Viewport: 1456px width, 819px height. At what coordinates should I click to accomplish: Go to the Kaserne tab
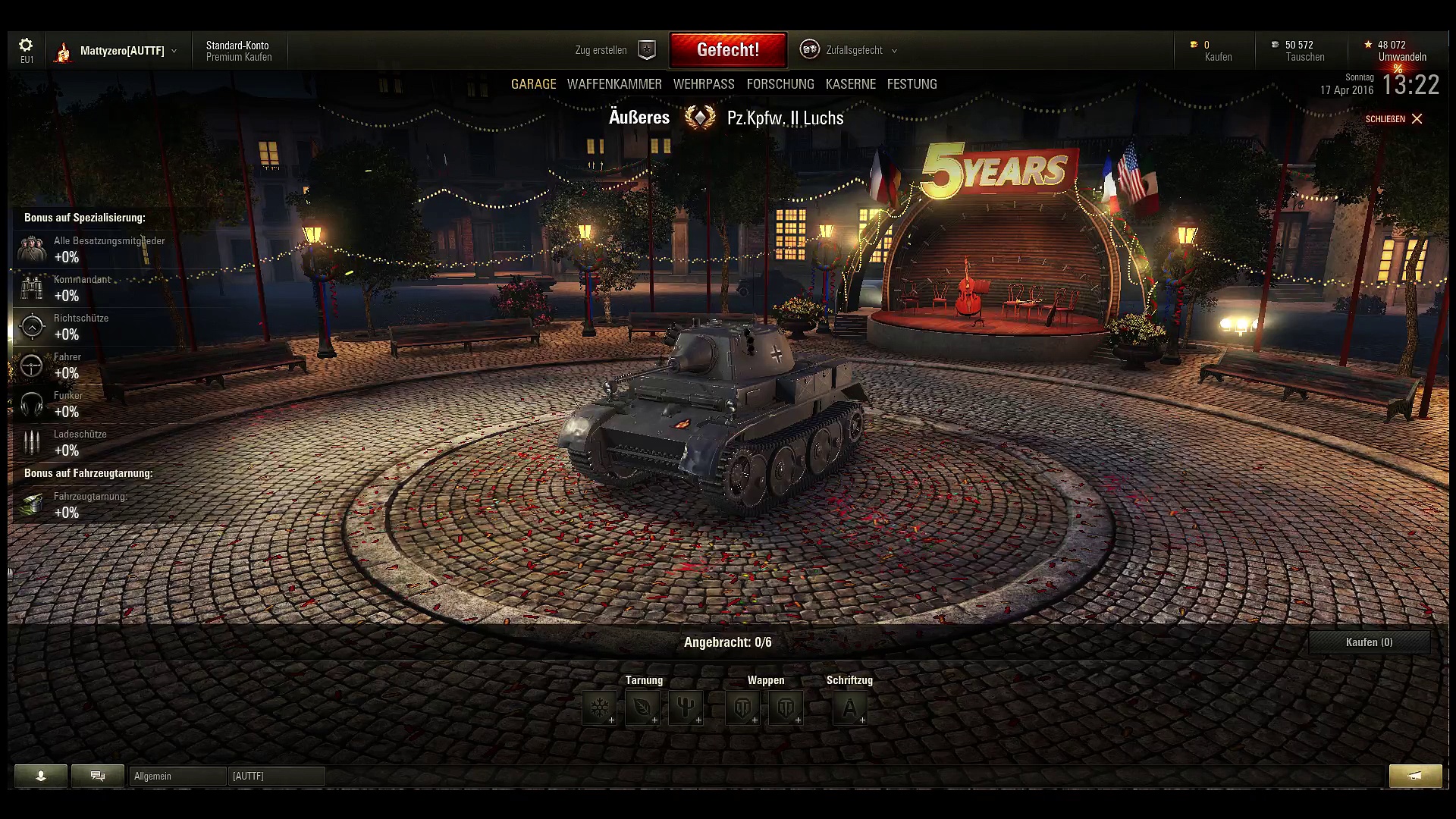click(851, 84)
